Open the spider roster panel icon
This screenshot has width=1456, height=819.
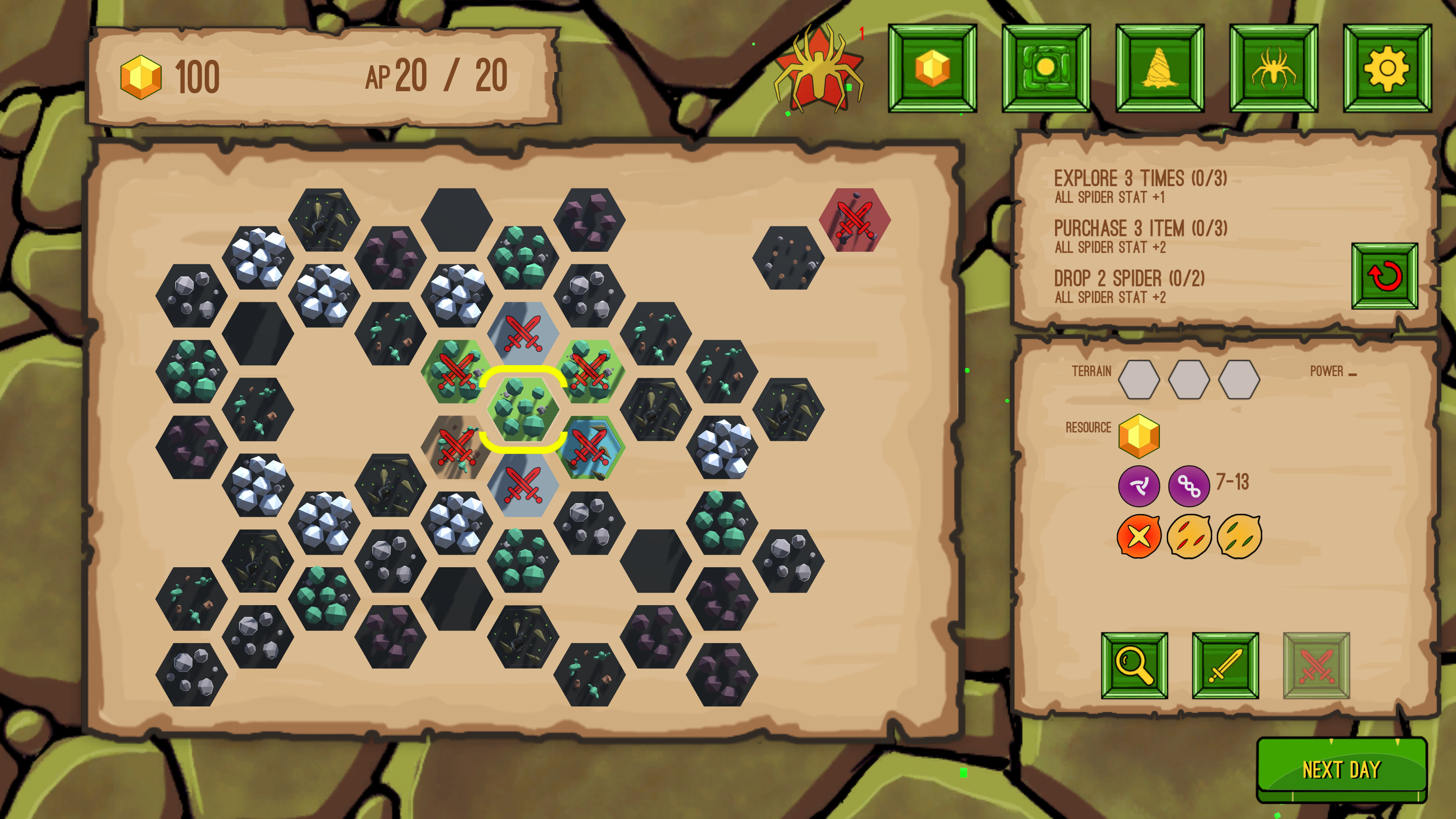pos(1274,69)
